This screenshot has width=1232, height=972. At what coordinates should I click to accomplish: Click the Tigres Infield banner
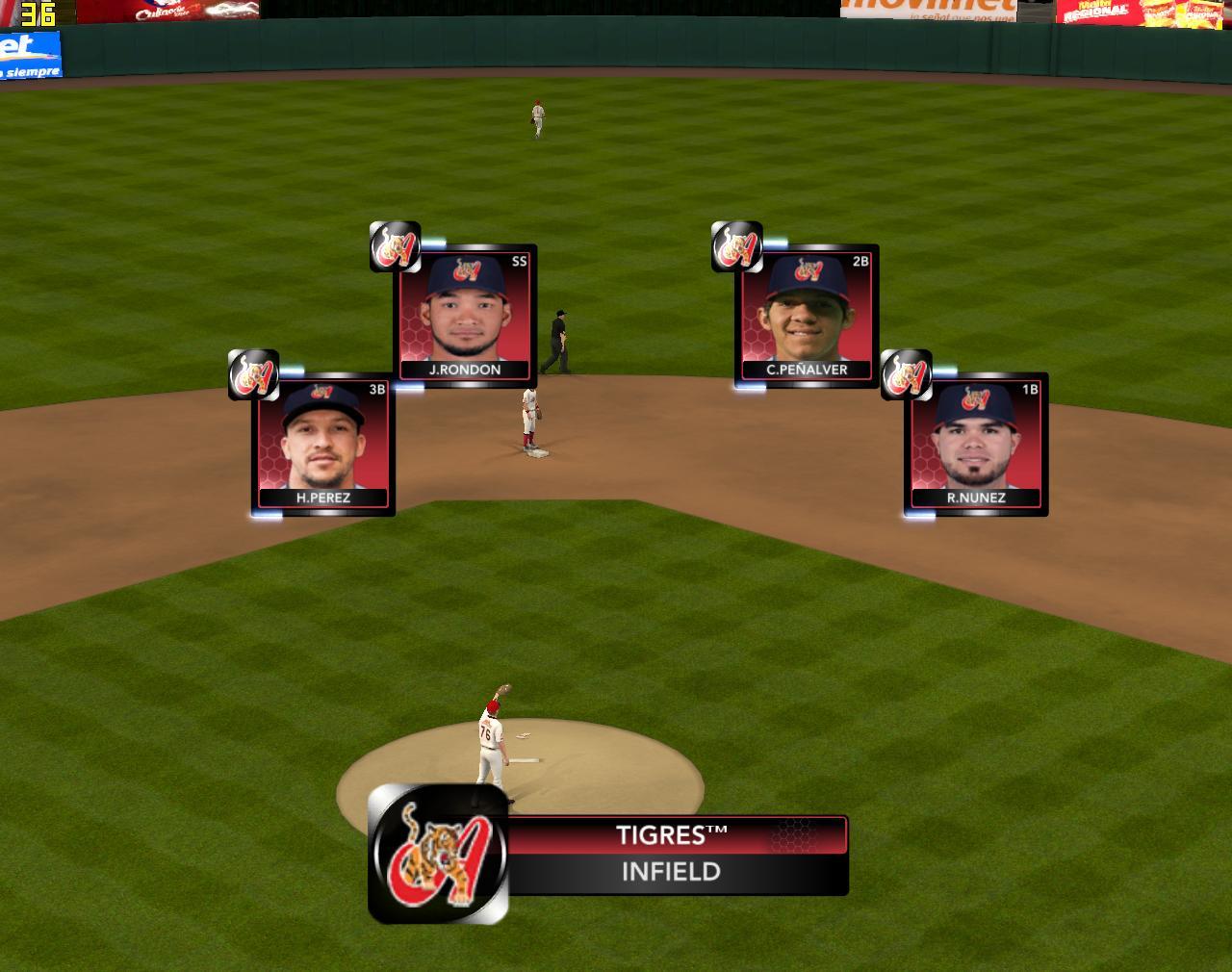click(672, 855)
